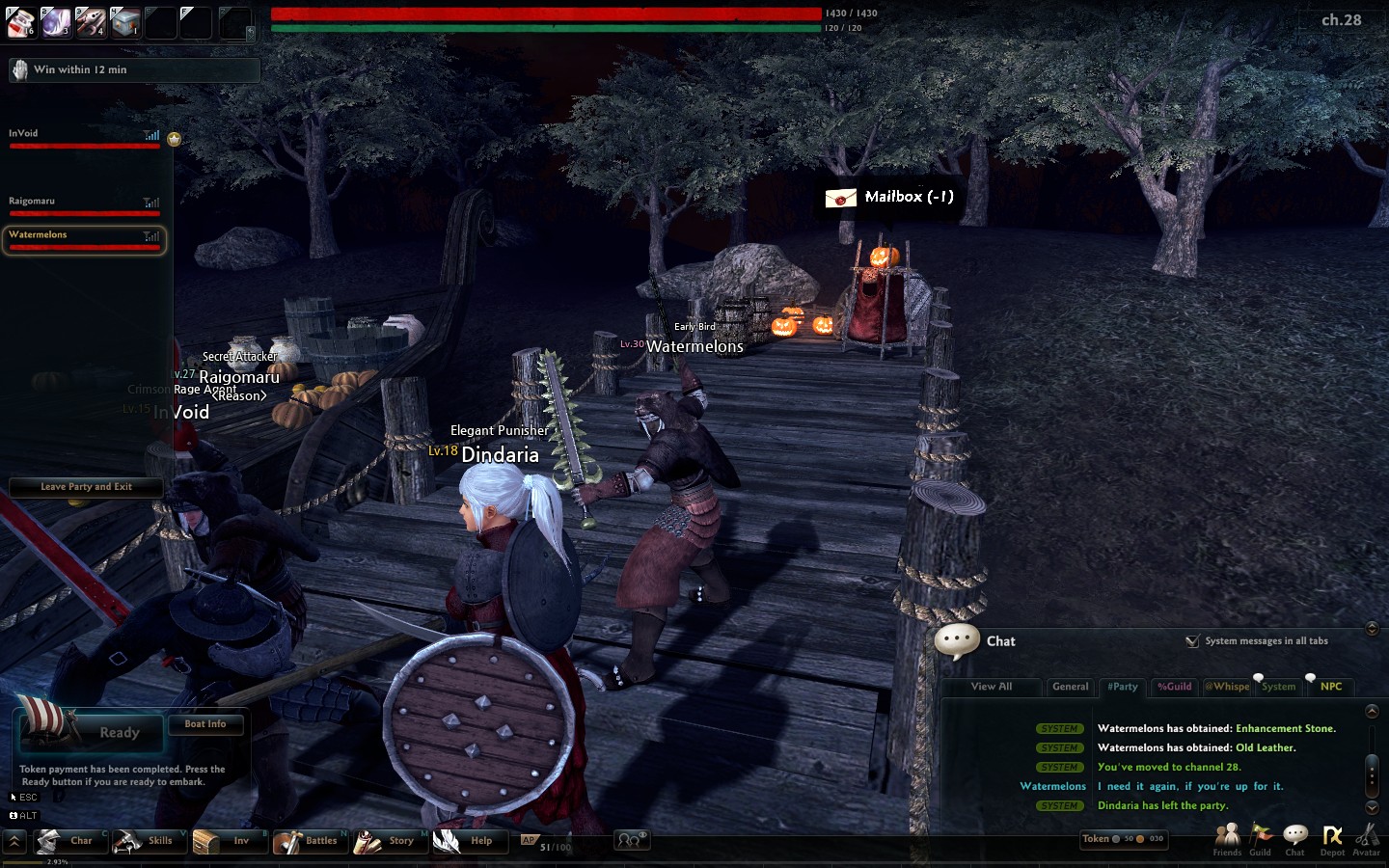Open the Boat Info panel
This screenshot has height=868, width=1389.
click(x=204, y=724)
